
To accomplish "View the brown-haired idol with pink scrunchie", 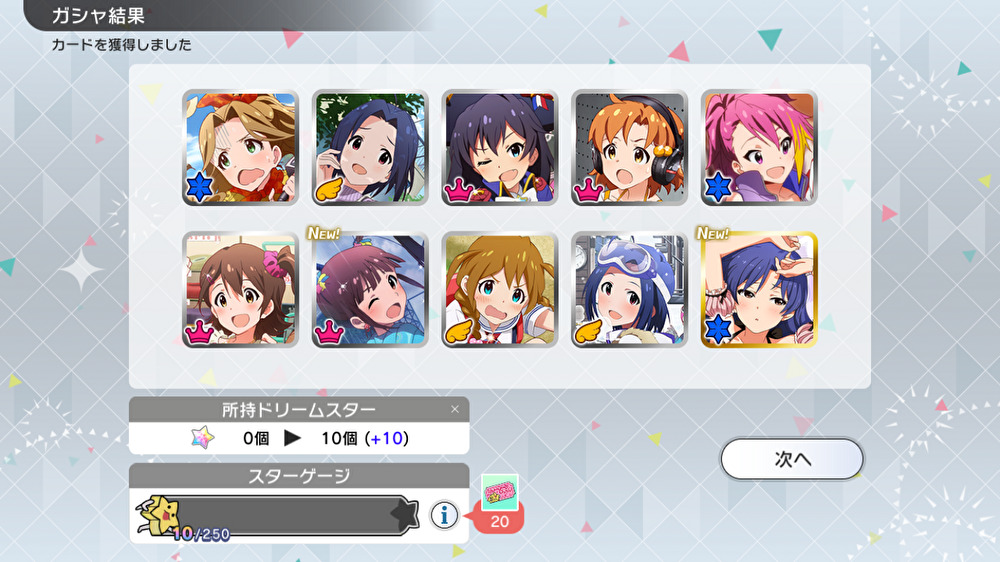I will pos(240,290).
